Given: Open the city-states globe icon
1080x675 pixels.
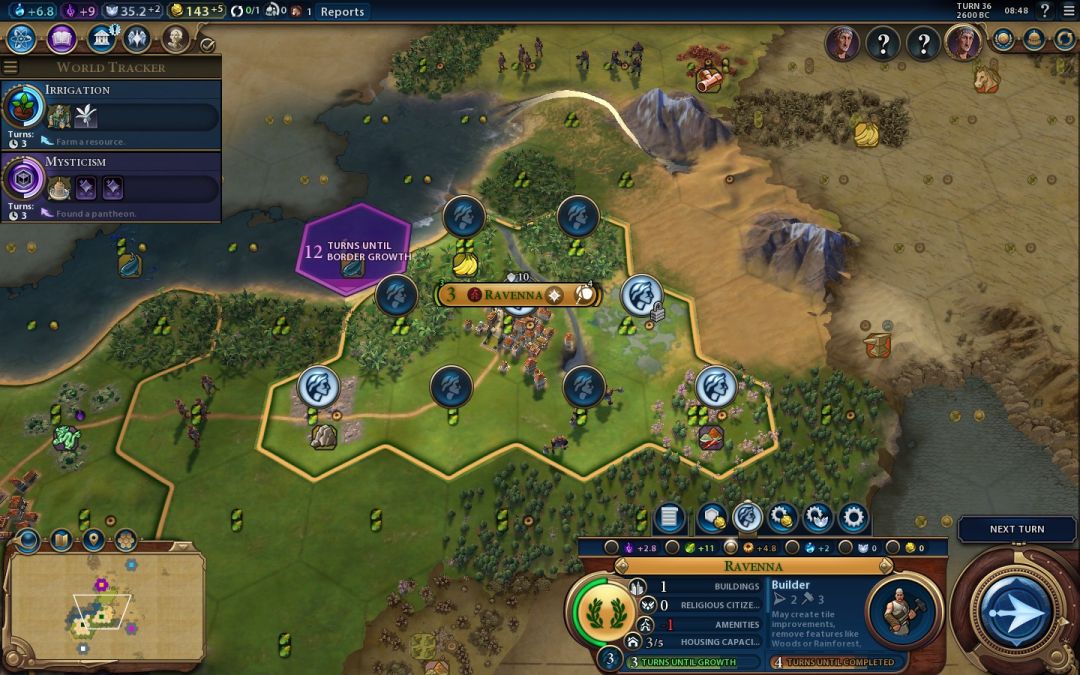Looking at the screenshot, I should point(1005,39).
